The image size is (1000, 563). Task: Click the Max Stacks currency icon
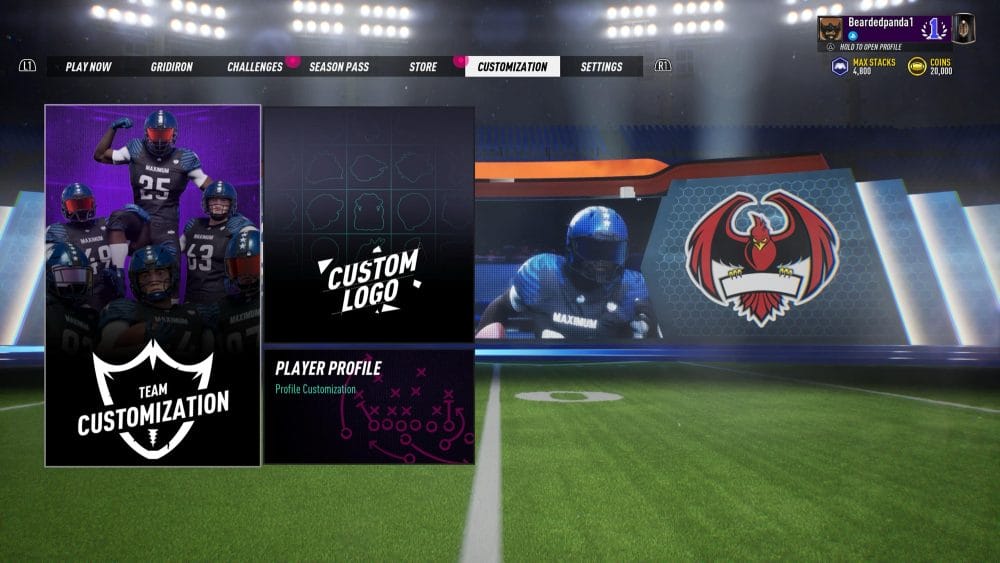[840, 67]
